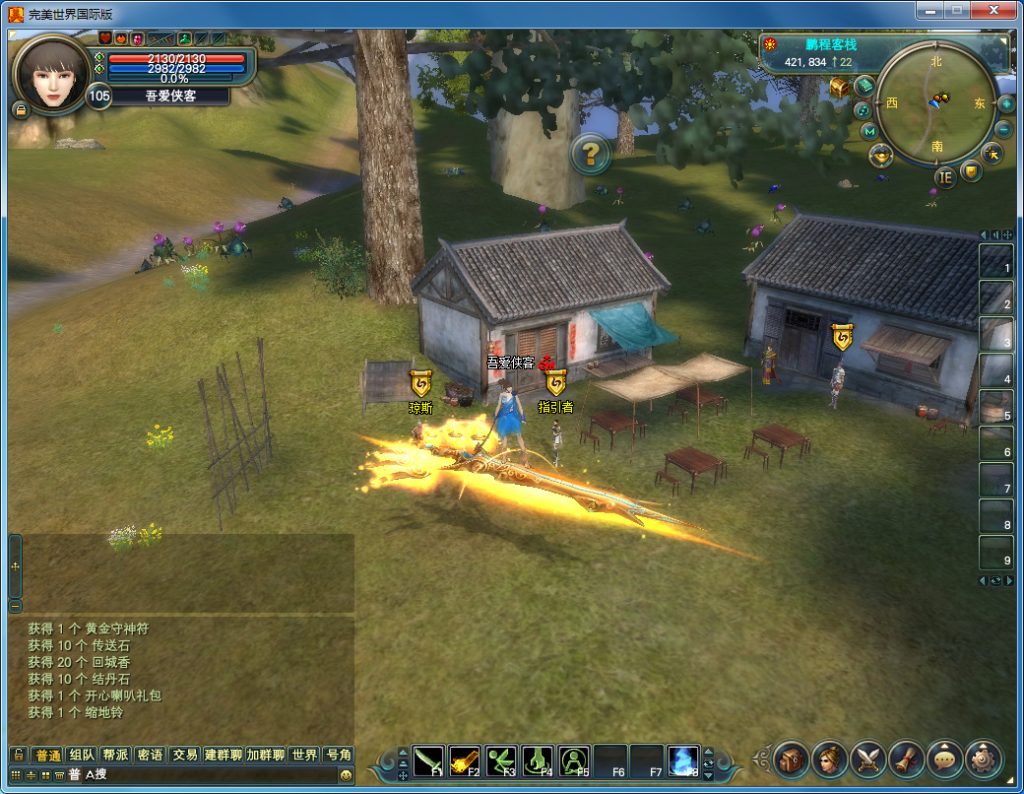Open the 世界 chat tab
Screen dimensions: 1024x794
point(305,755)
